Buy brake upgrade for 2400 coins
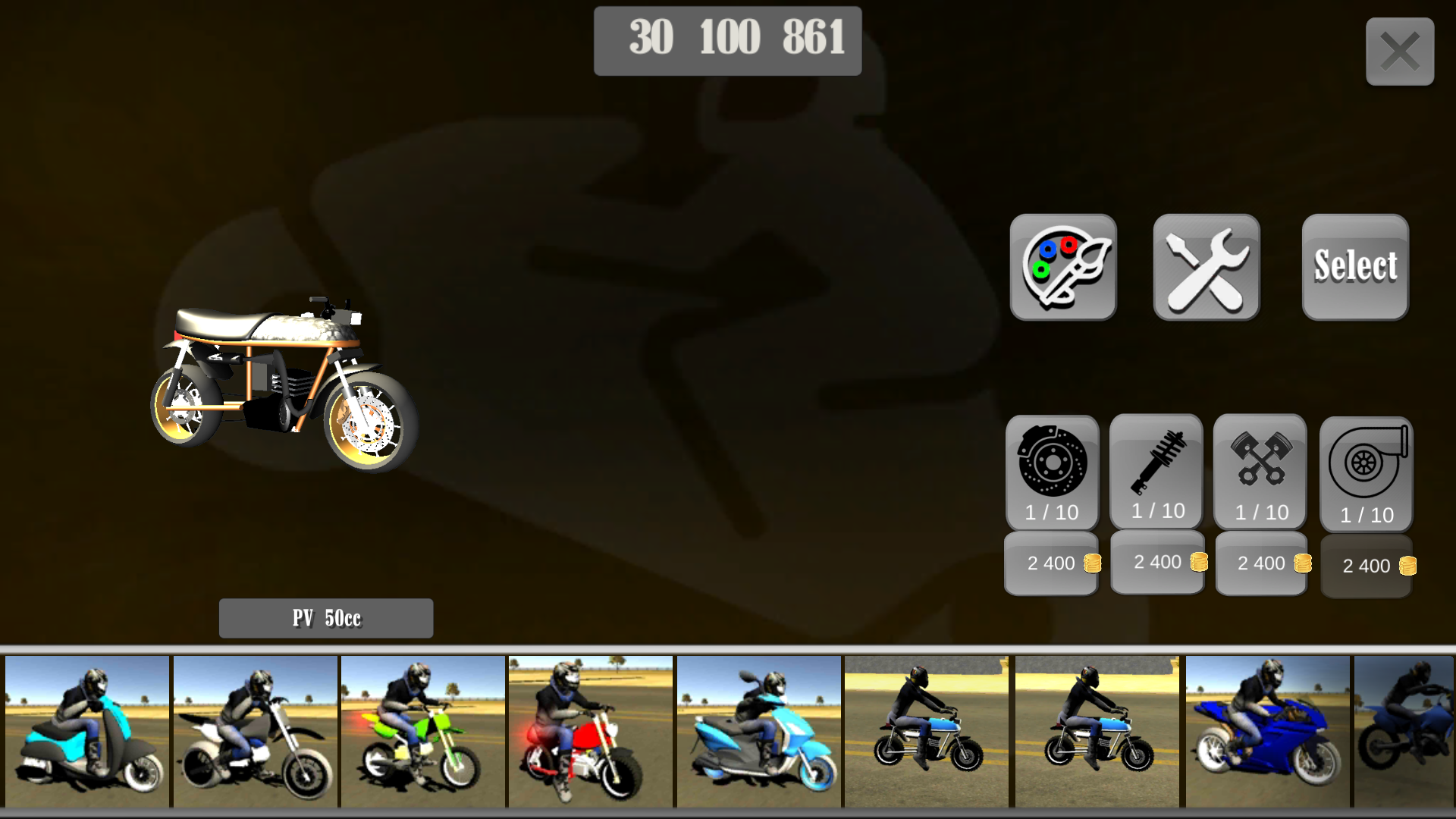 click(1051, 563)
